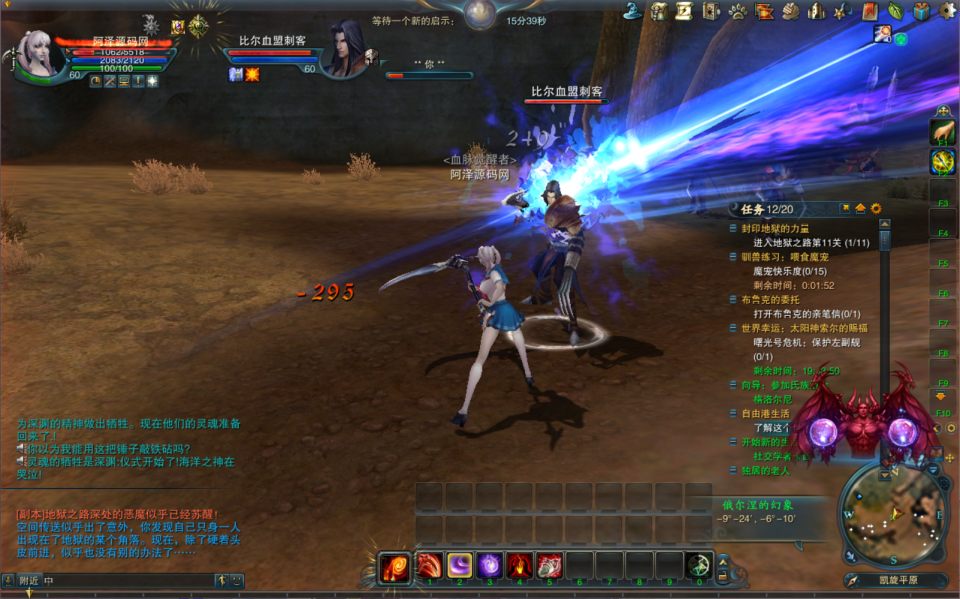Open the settings gear in the top bar

point(947,11)
